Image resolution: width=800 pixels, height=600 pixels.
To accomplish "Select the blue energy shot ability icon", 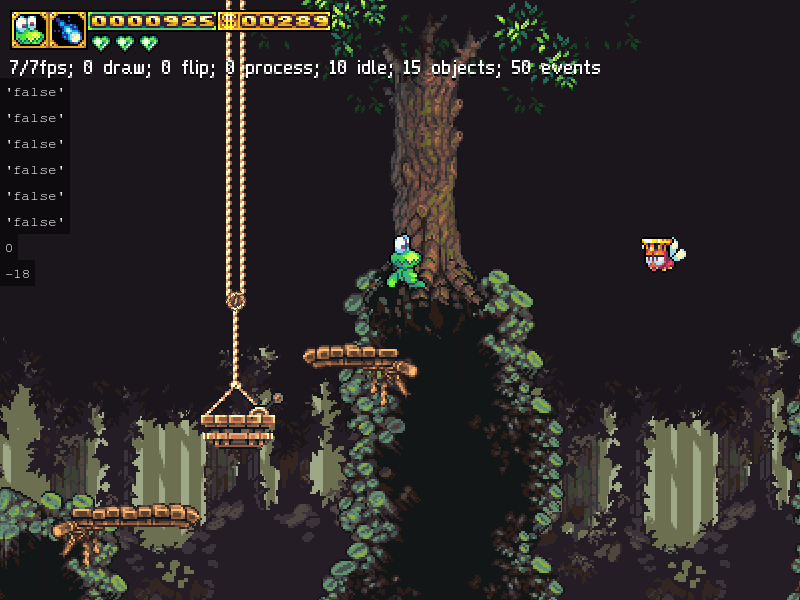I will [68, 30].
